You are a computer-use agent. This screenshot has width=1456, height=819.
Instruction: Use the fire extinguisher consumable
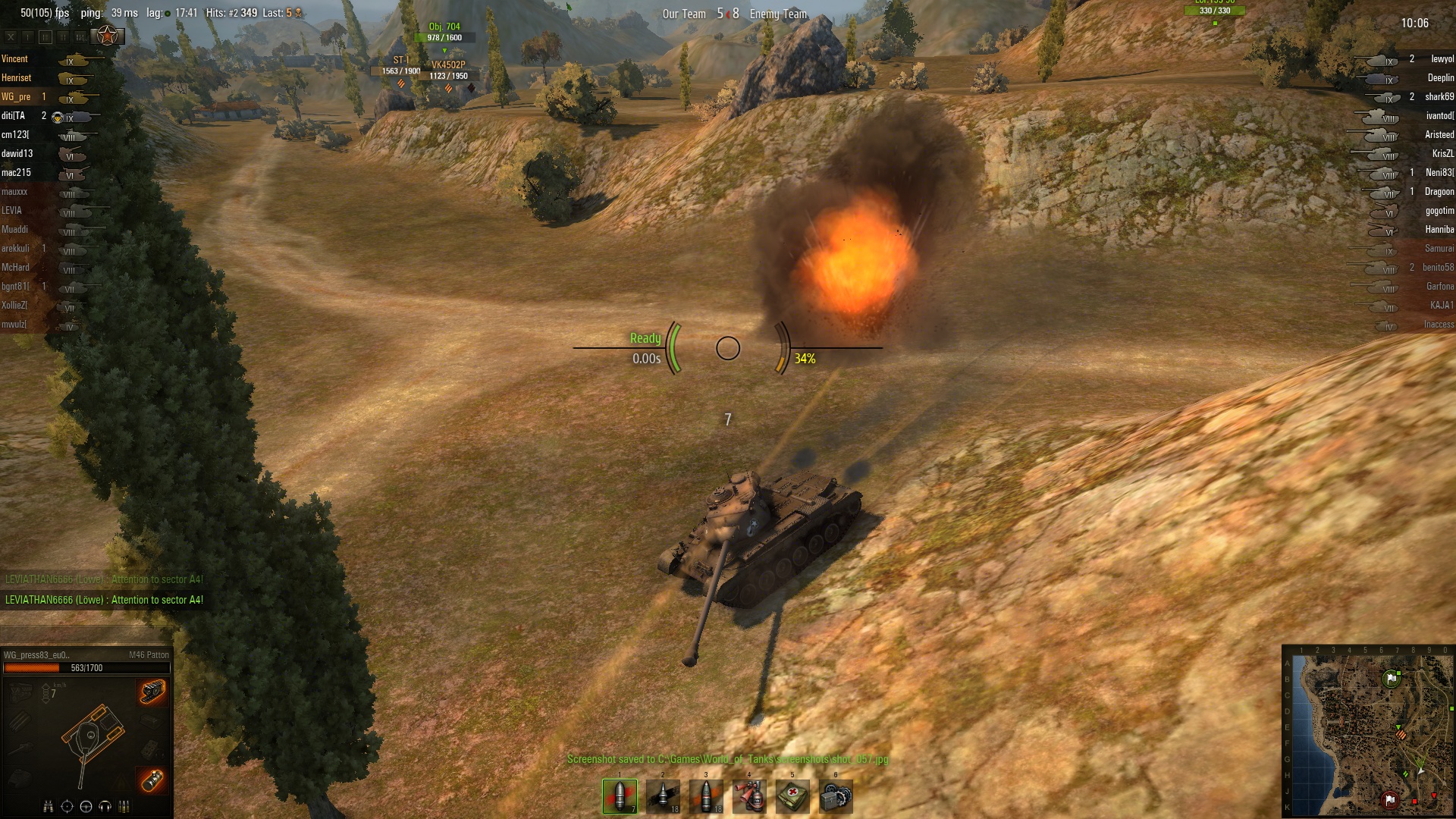(x=749, y=796)
